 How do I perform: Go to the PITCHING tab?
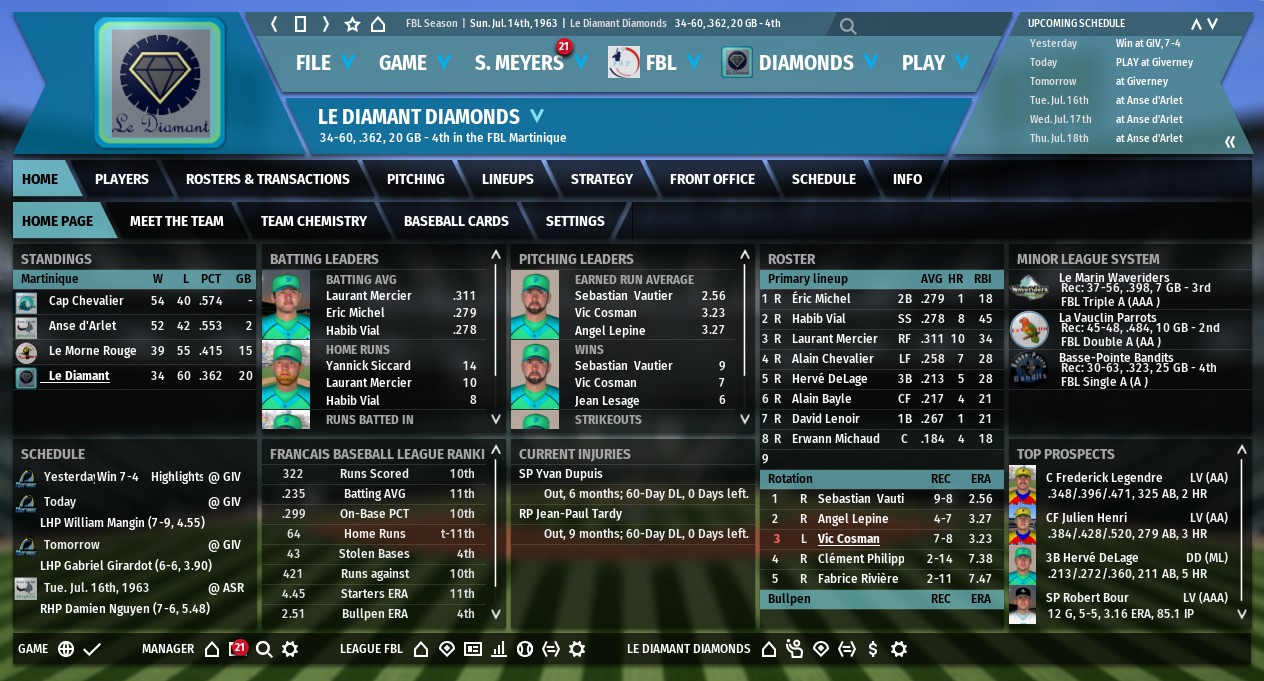[415, 179]
